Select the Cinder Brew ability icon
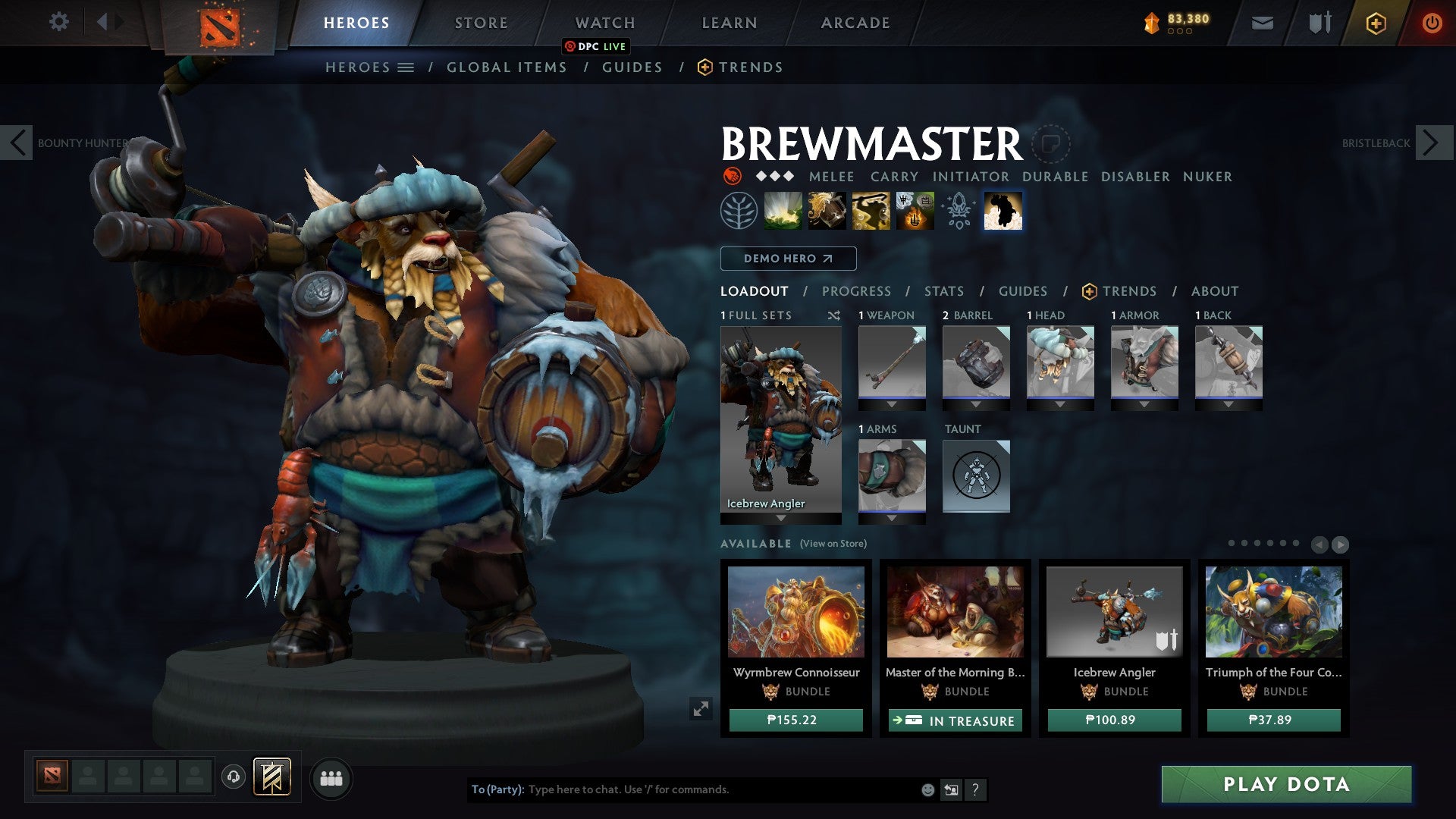The image size is (1456, 819). click(x=827, y=211)
